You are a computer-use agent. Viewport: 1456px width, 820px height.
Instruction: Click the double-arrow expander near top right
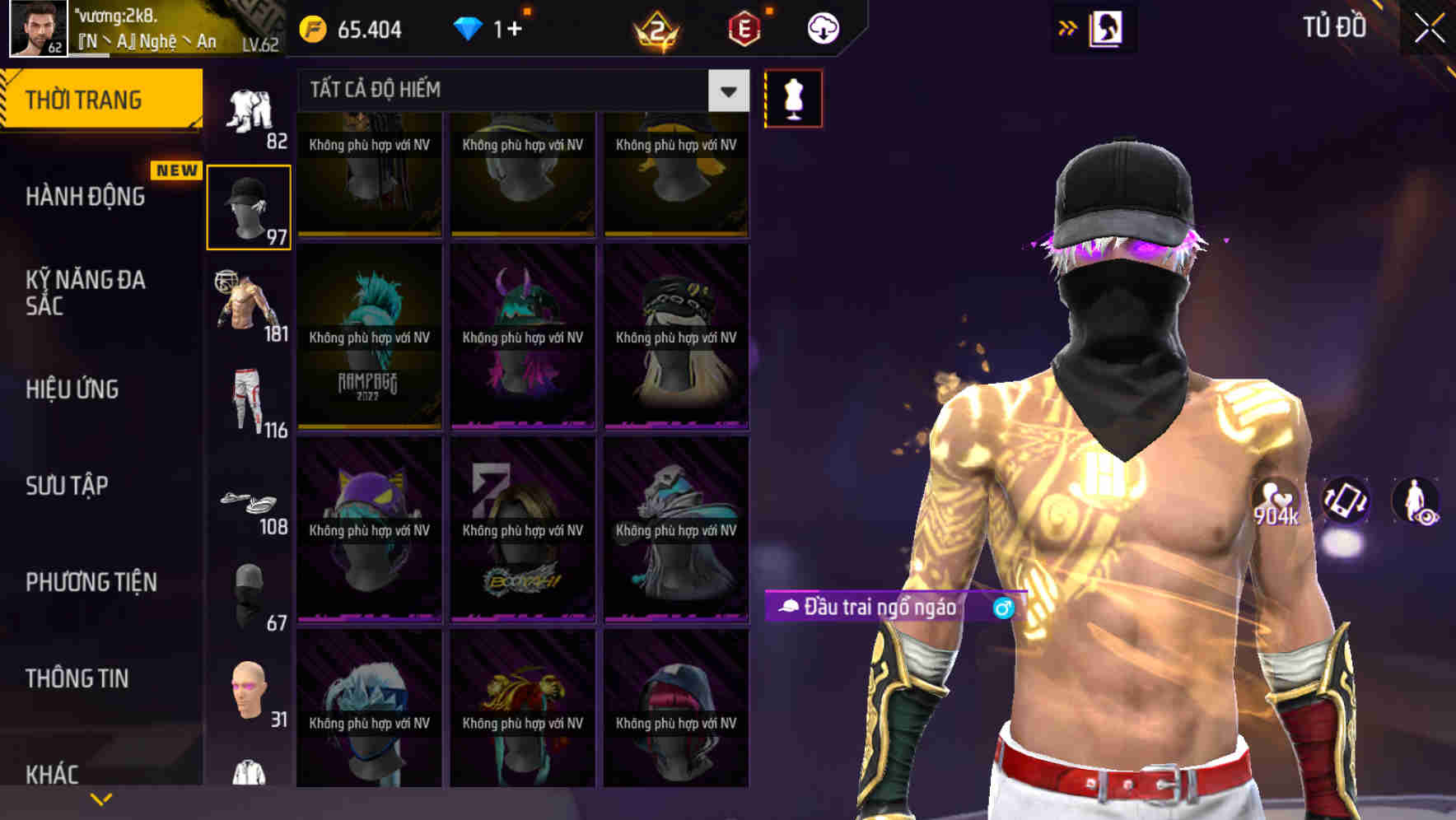pyautogui.click(x=1068, y=26)
